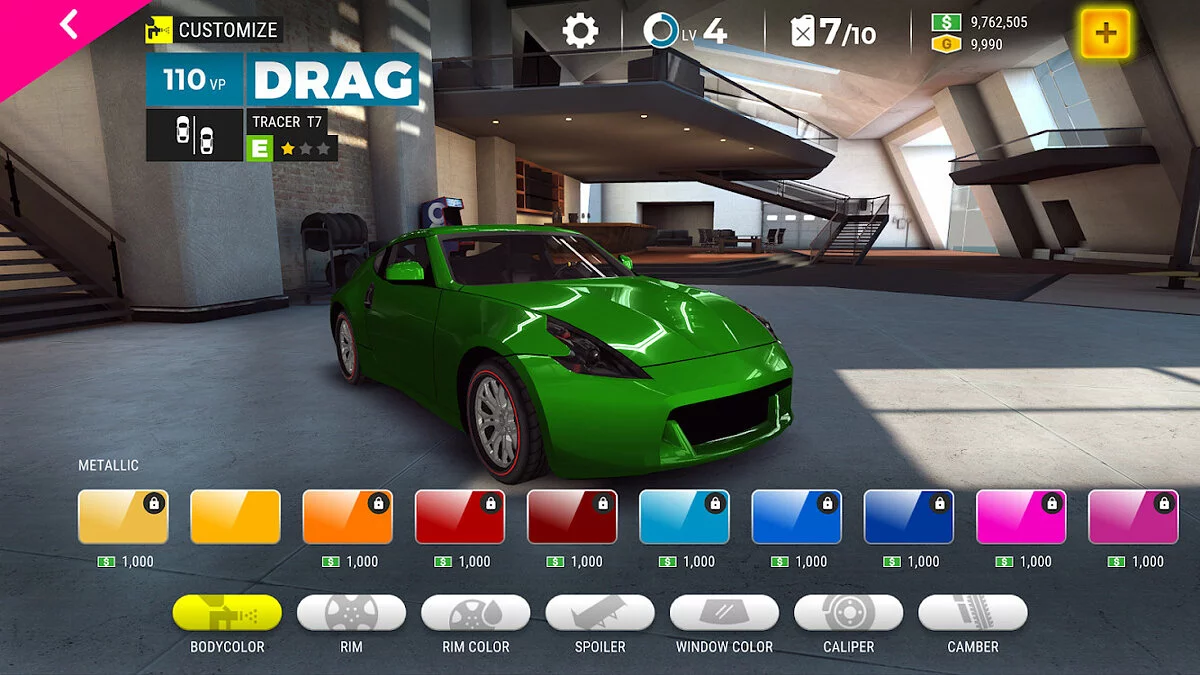Open the Caliper customization
Viewport: 1200px width, 675px height.
[x=848, y=613]
